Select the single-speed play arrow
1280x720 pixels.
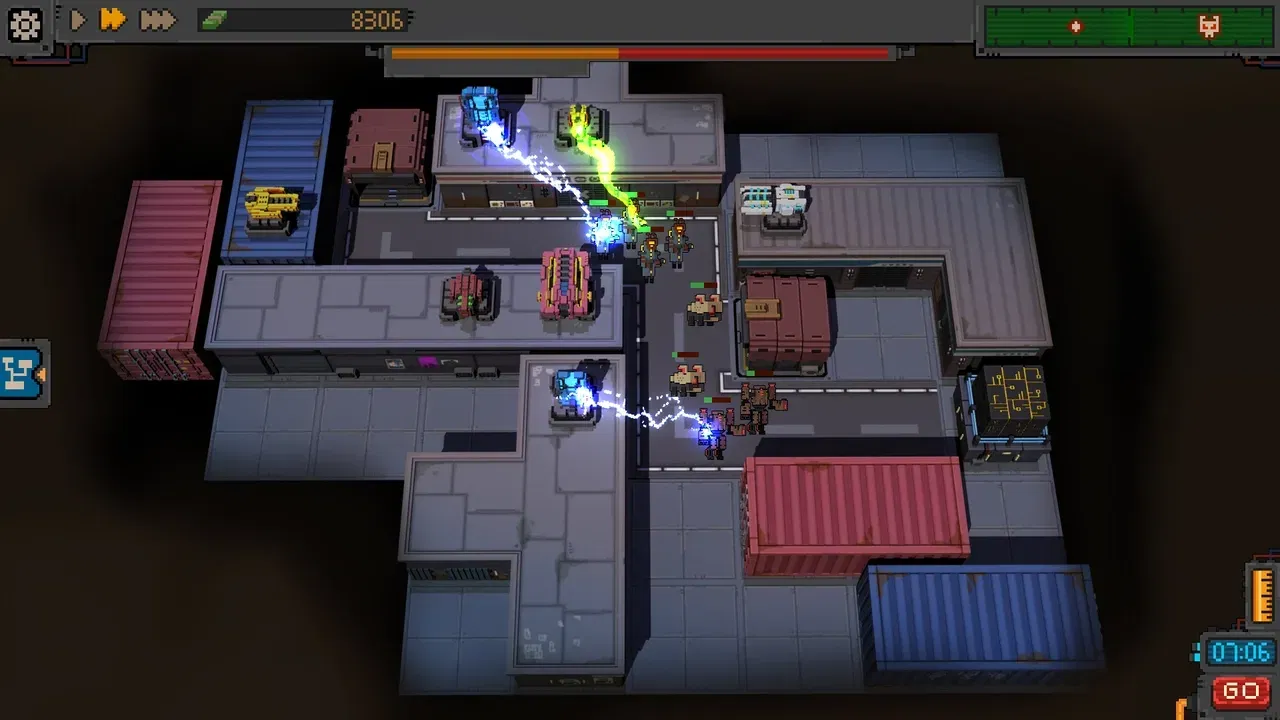tap(77, 19)
